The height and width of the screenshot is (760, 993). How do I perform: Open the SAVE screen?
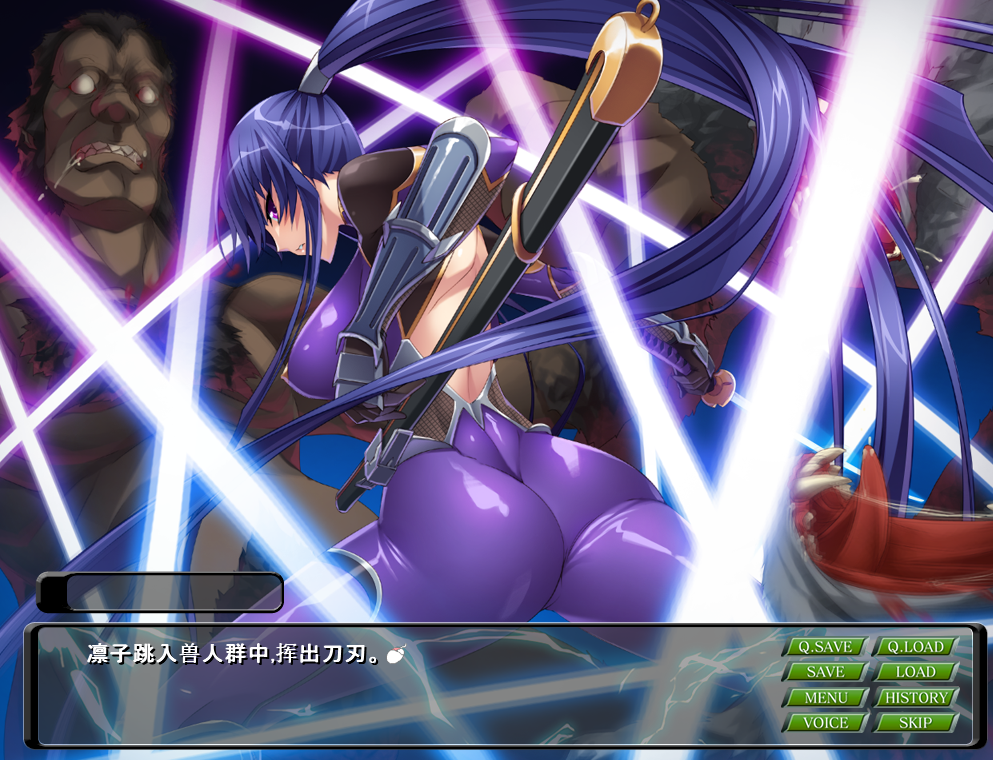tap(825, 672)
